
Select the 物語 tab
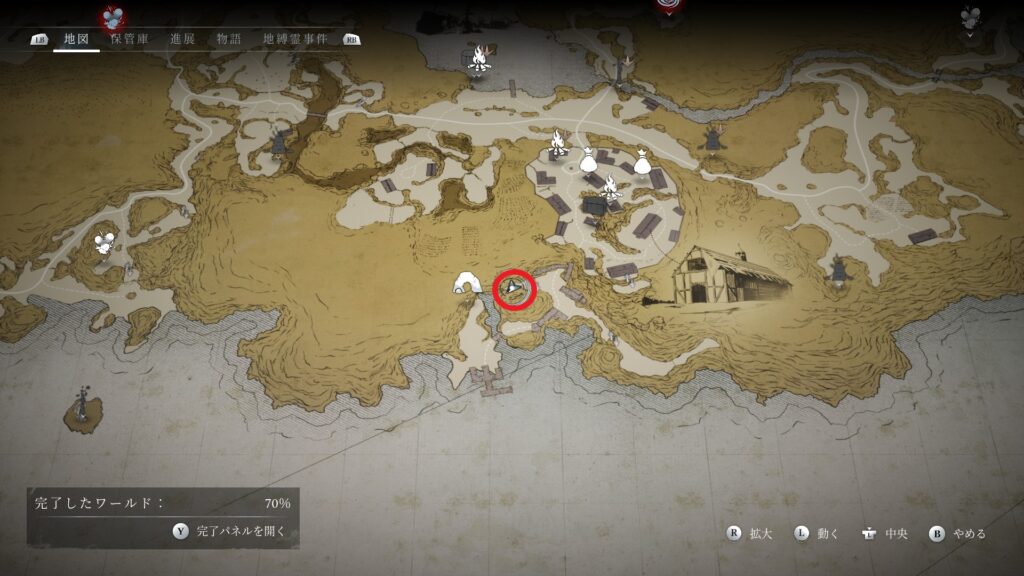(229, 39)
